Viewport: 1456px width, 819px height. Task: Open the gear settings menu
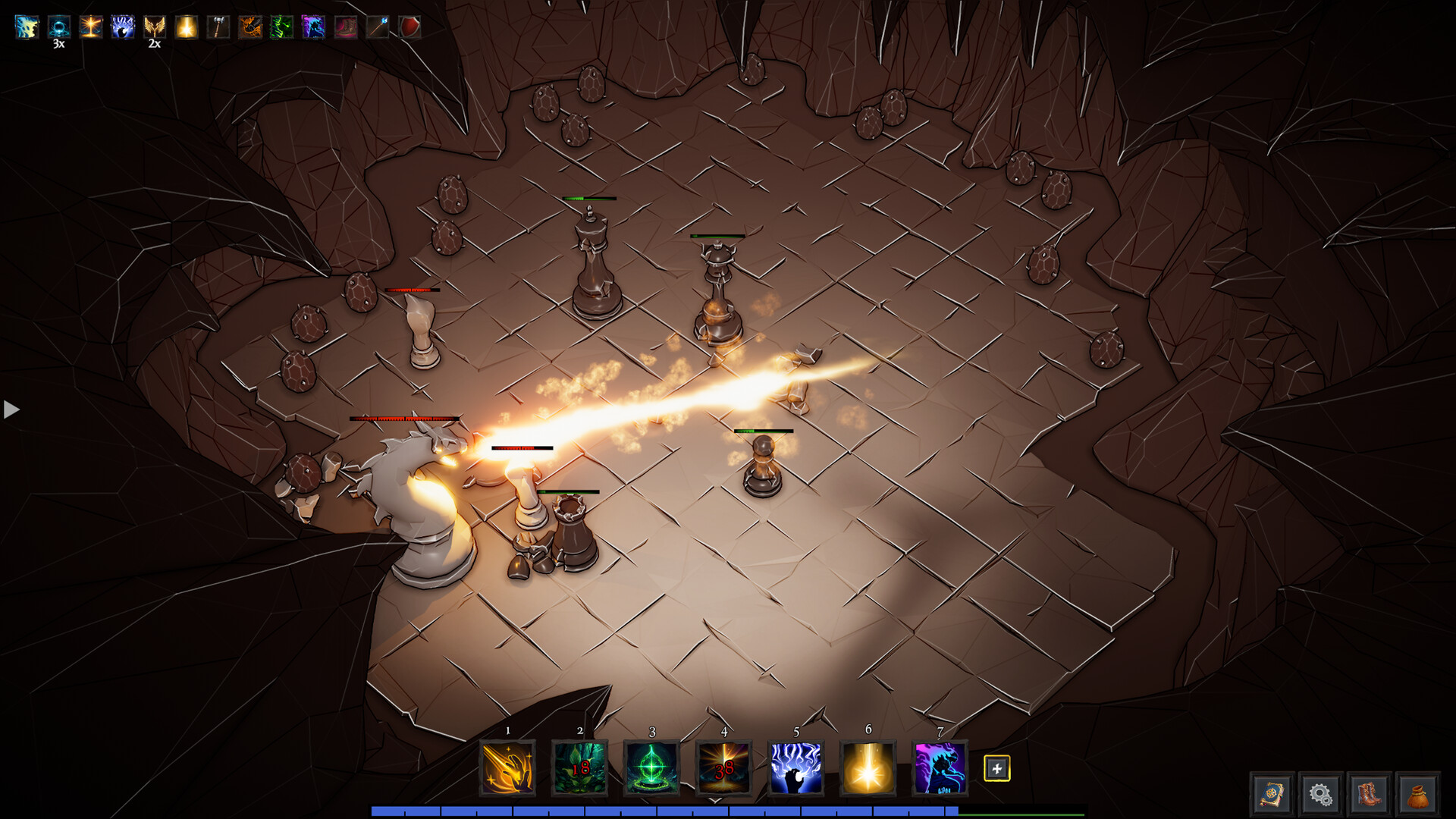click(x=1320, y=795)
